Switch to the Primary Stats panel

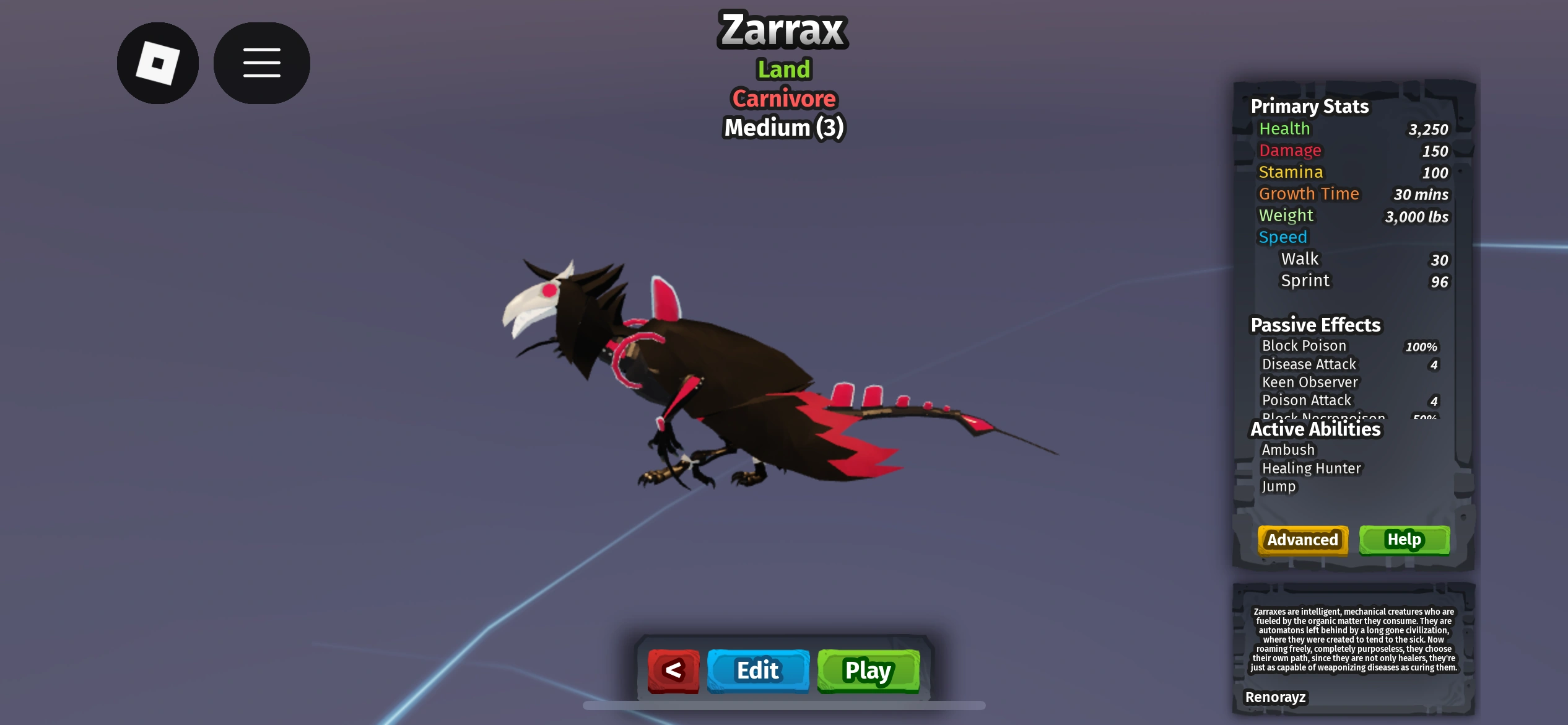pos(1310,106)
